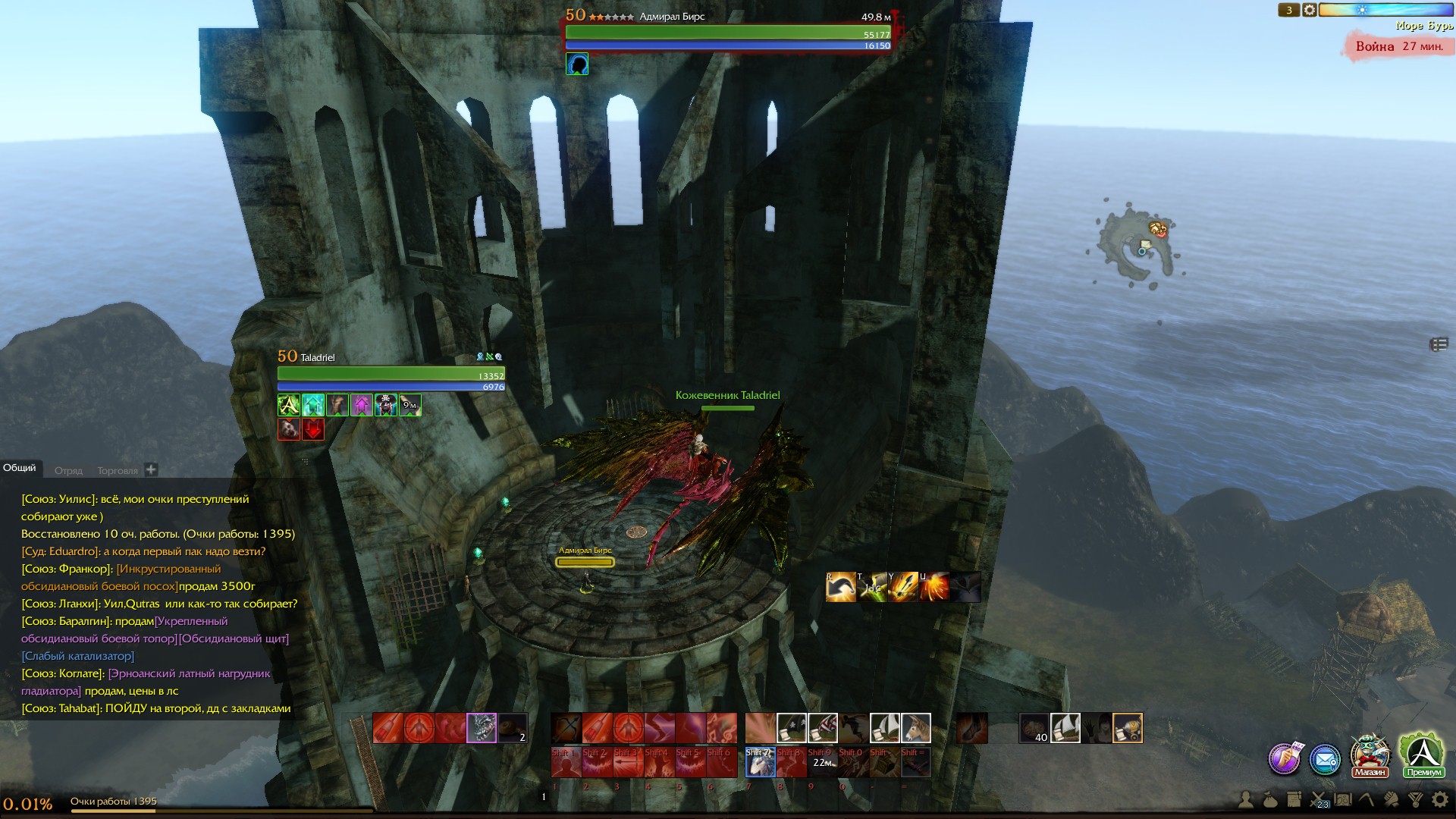Click the white horse Shift 7 slot
This screenshot has height=819, width=1456.
point(760,763)
